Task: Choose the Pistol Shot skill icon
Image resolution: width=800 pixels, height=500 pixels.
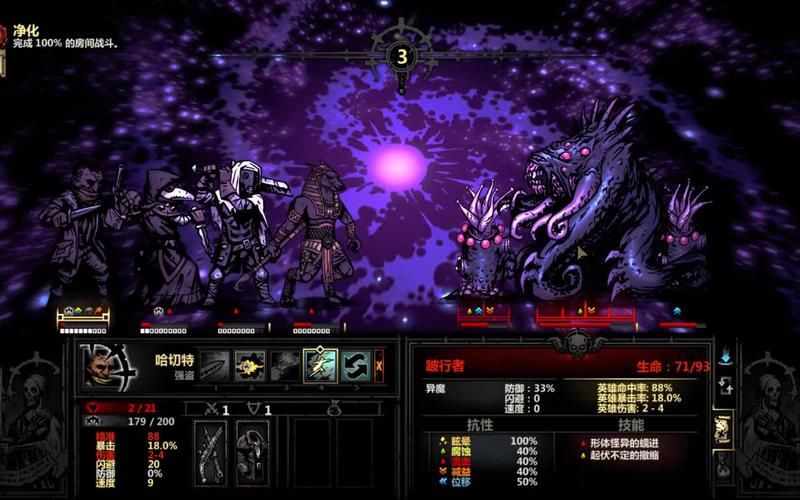Action: click(250, 366)
